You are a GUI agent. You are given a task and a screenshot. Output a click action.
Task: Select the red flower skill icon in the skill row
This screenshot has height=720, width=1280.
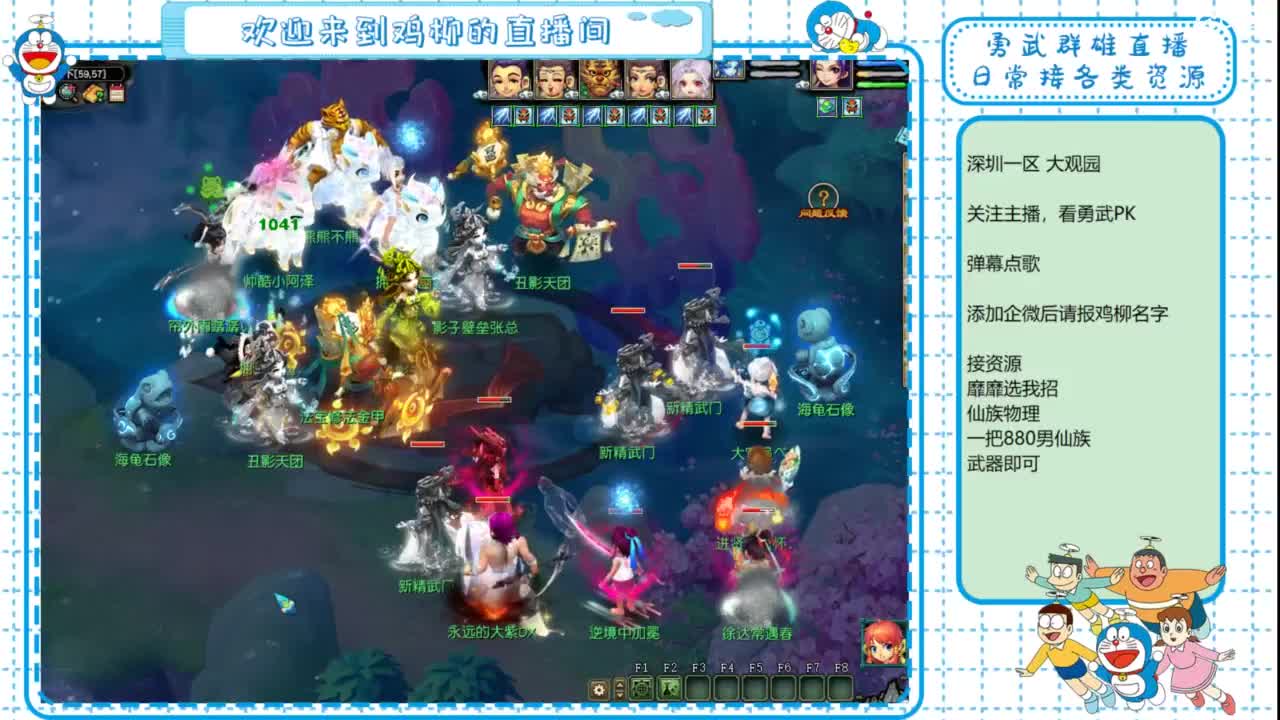pyautogui.click(x=523, y=115)
